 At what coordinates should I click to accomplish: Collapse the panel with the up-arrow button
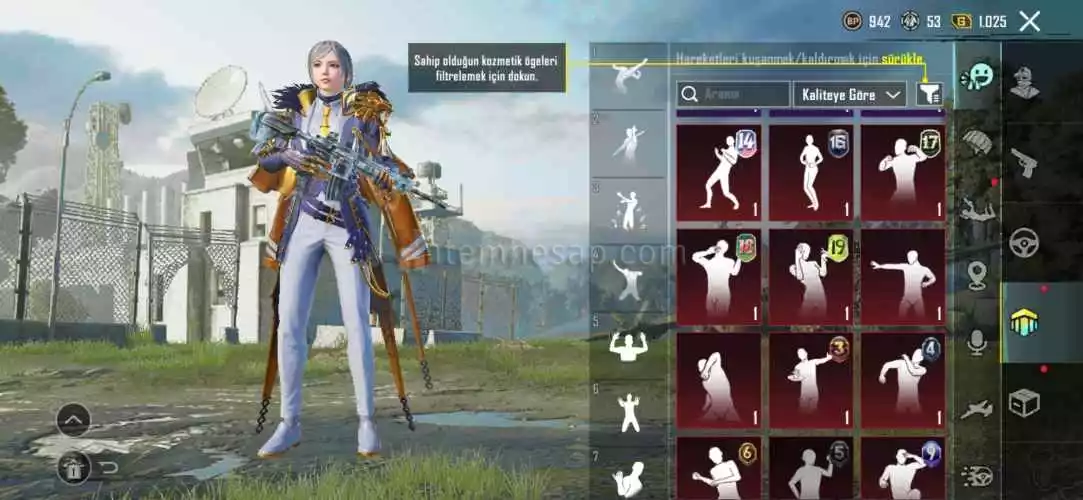(x=73, y=420)
